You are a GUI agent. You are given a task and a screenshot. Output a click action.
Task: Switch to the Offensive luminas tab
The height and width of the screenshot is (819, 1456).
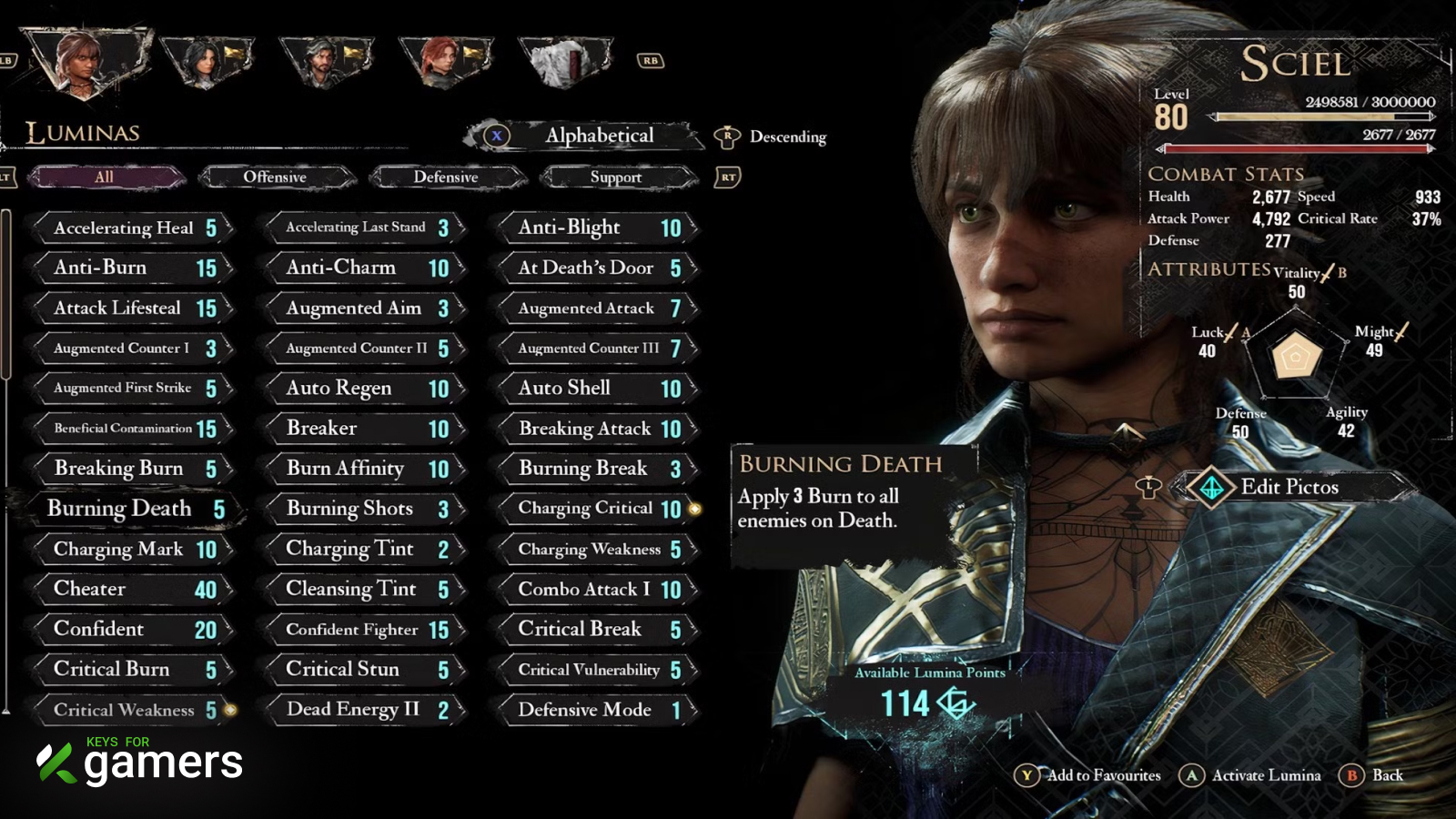point(275,177)
